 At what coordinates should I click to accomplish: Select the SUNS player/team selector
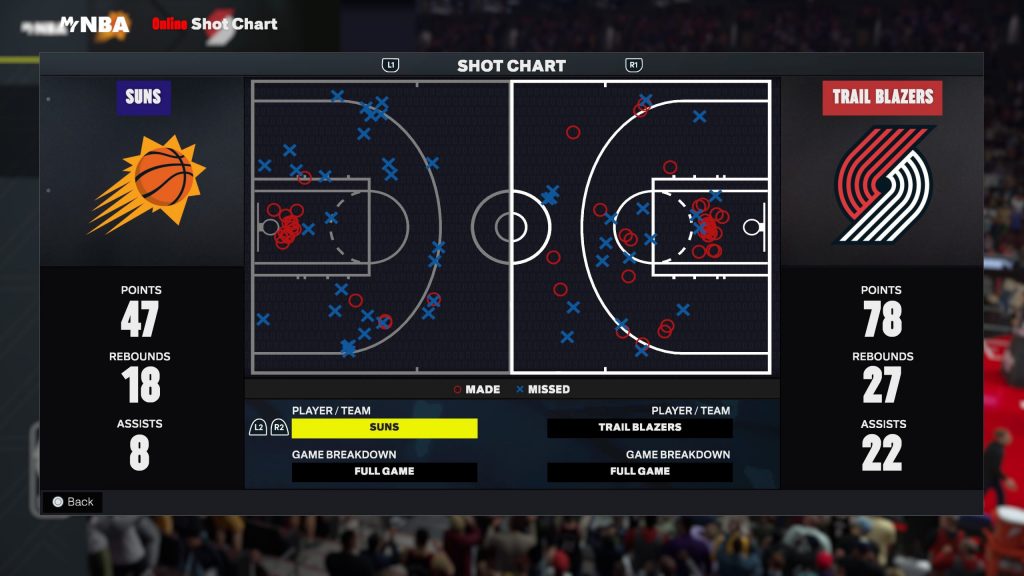click(384, 427)
